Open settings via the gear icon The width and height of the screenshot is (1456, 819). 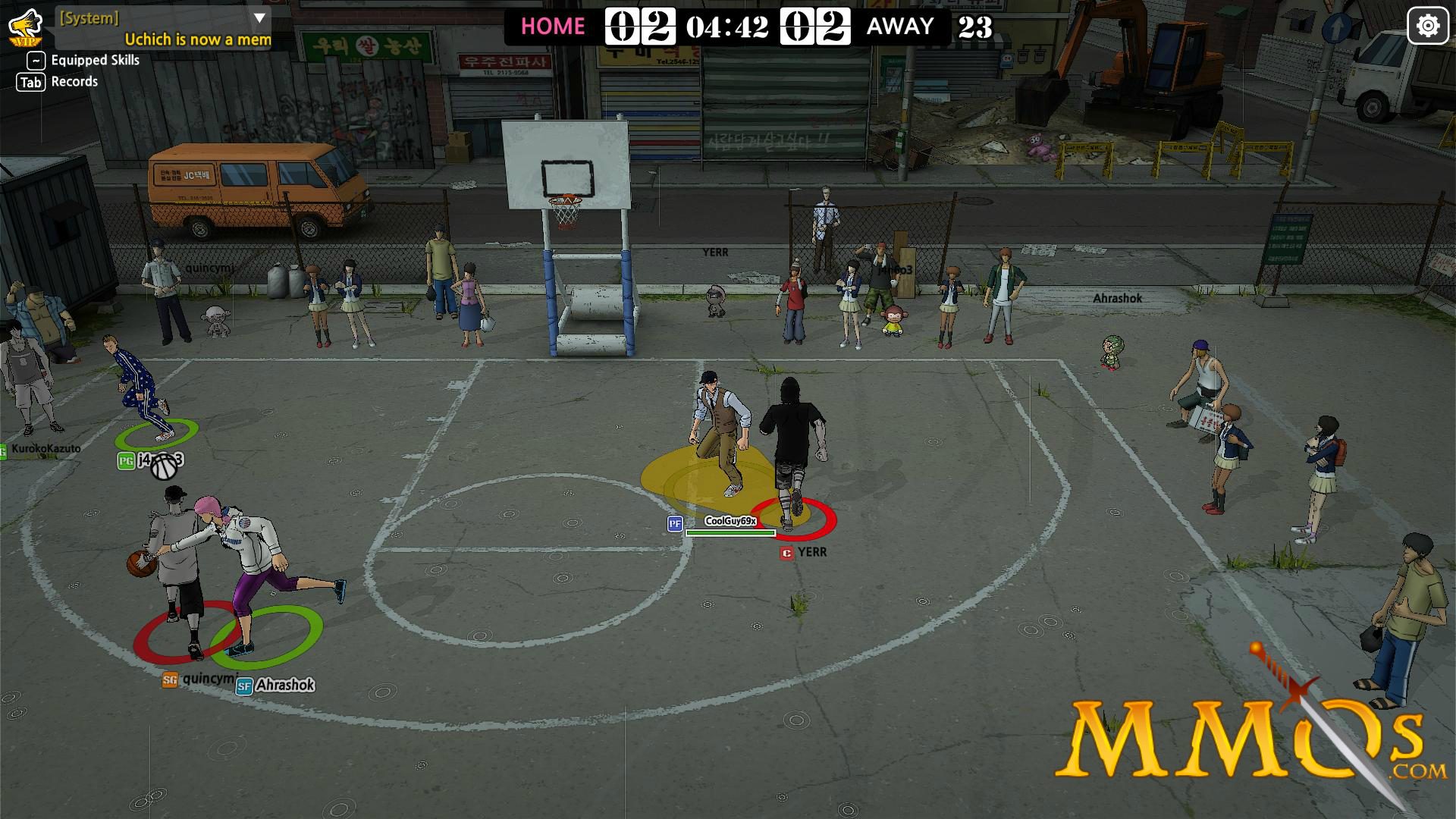tap(1429, 24)
